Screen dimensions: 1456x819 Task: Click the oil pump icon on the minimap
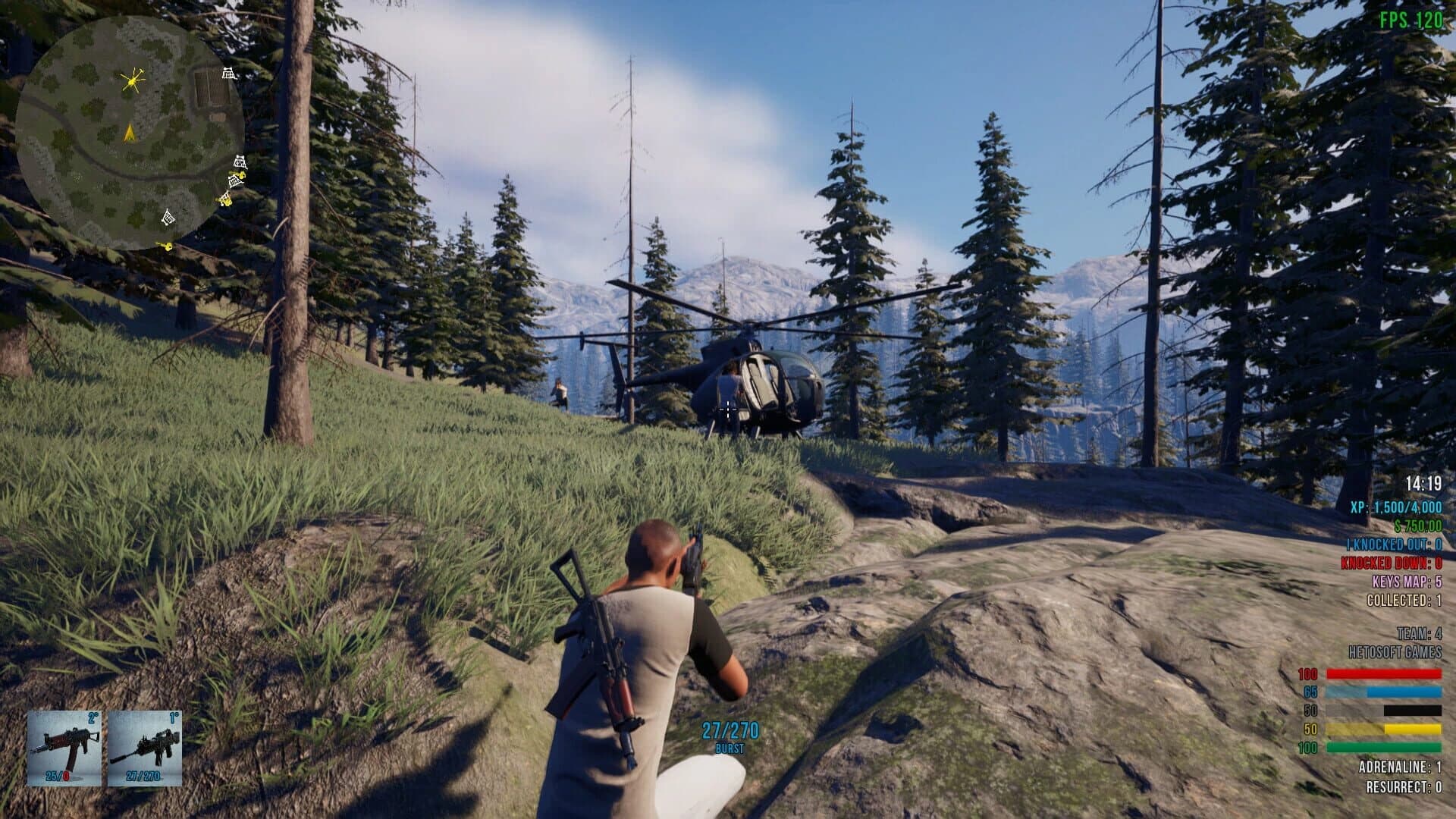[228, 73]
